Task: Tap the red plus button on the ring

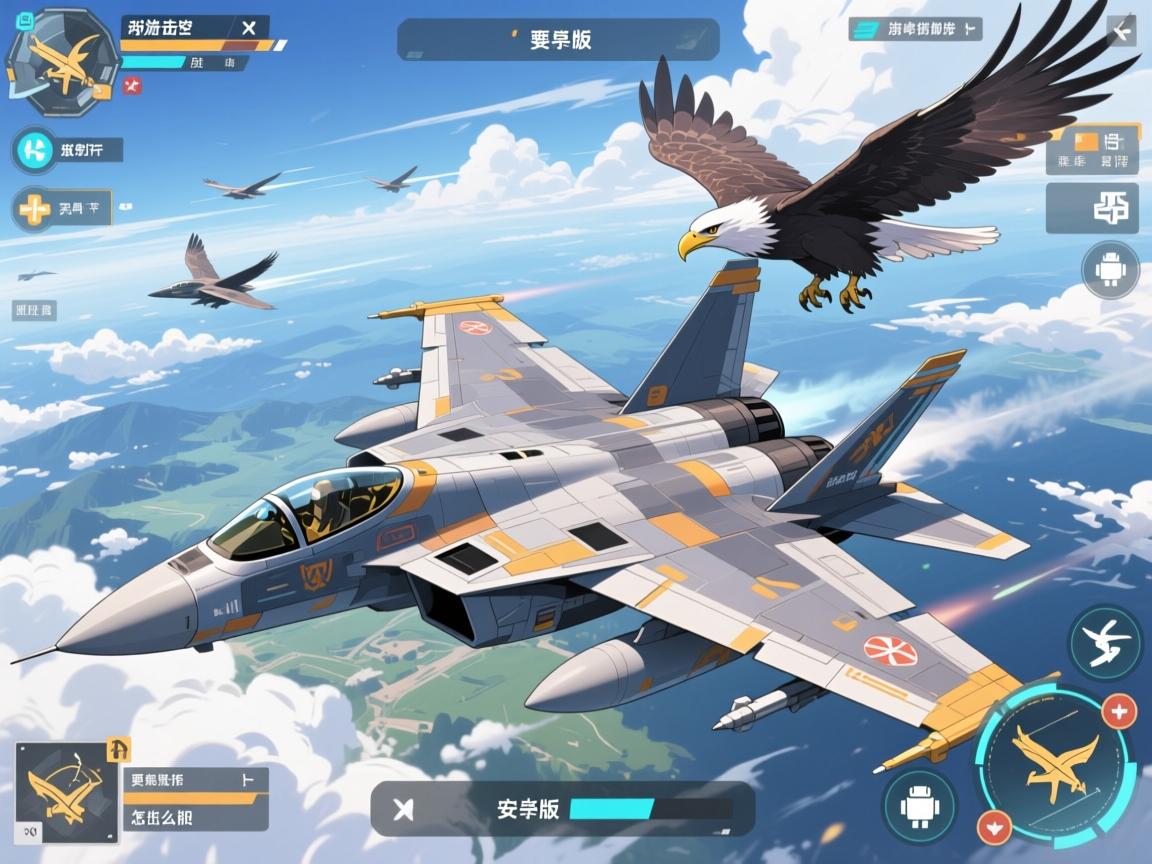Action: 1118,712
